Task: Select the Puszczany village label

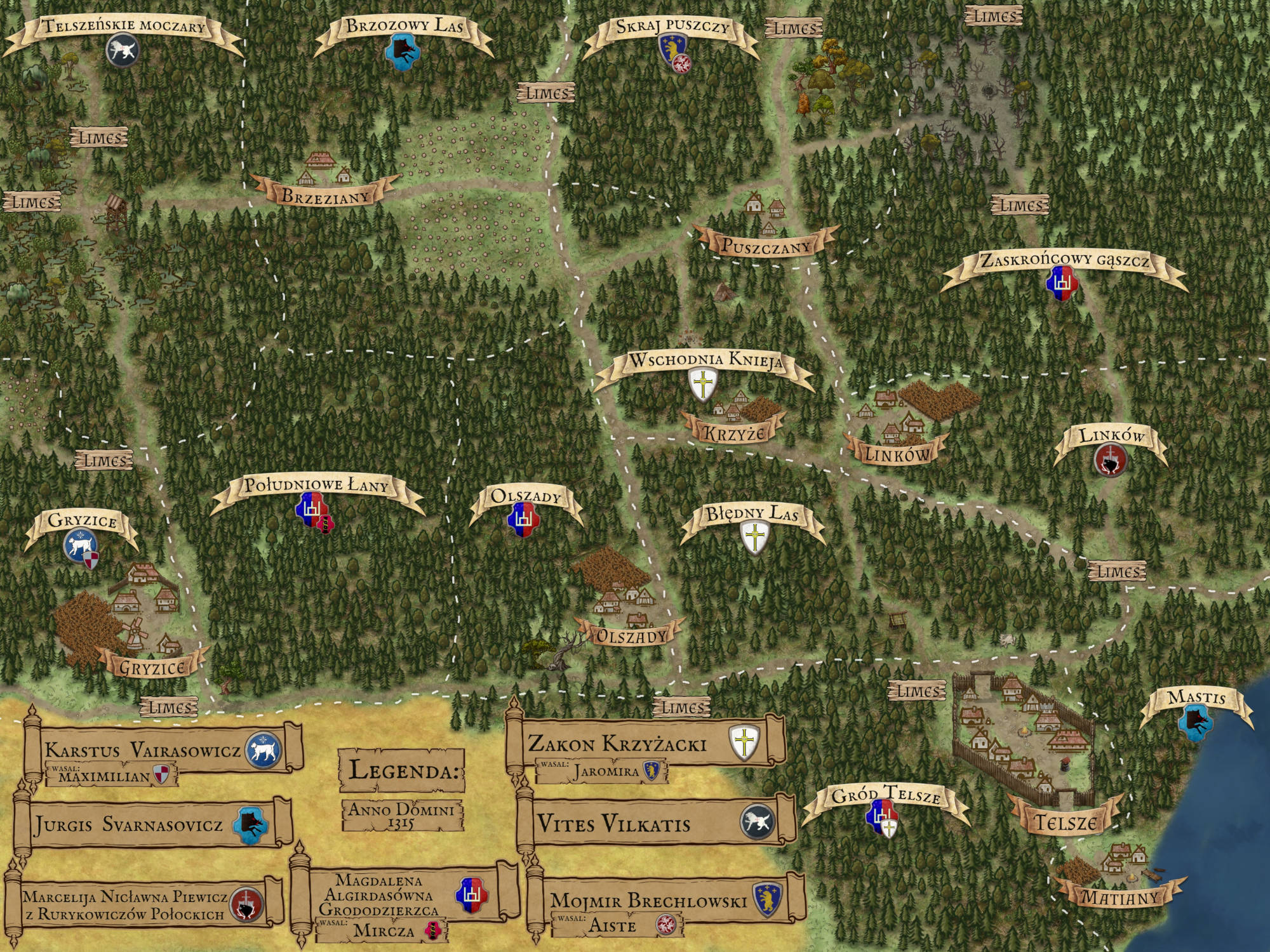Action: click(x=766, y=246)
